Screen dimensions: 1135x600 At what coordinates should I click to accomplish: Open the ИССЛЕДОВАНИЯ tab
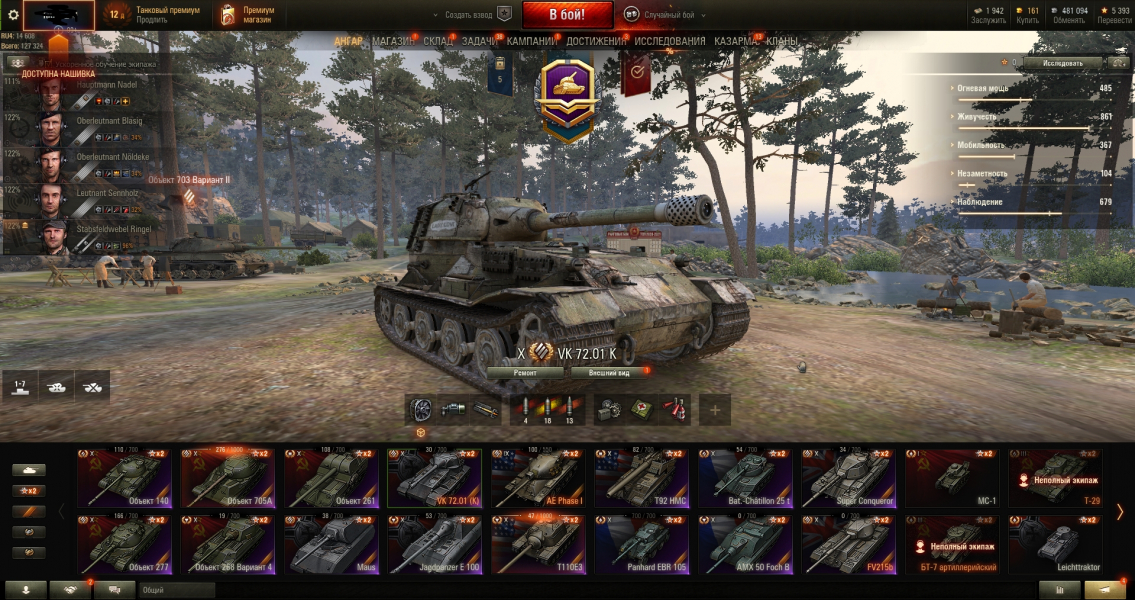(669, 41)
